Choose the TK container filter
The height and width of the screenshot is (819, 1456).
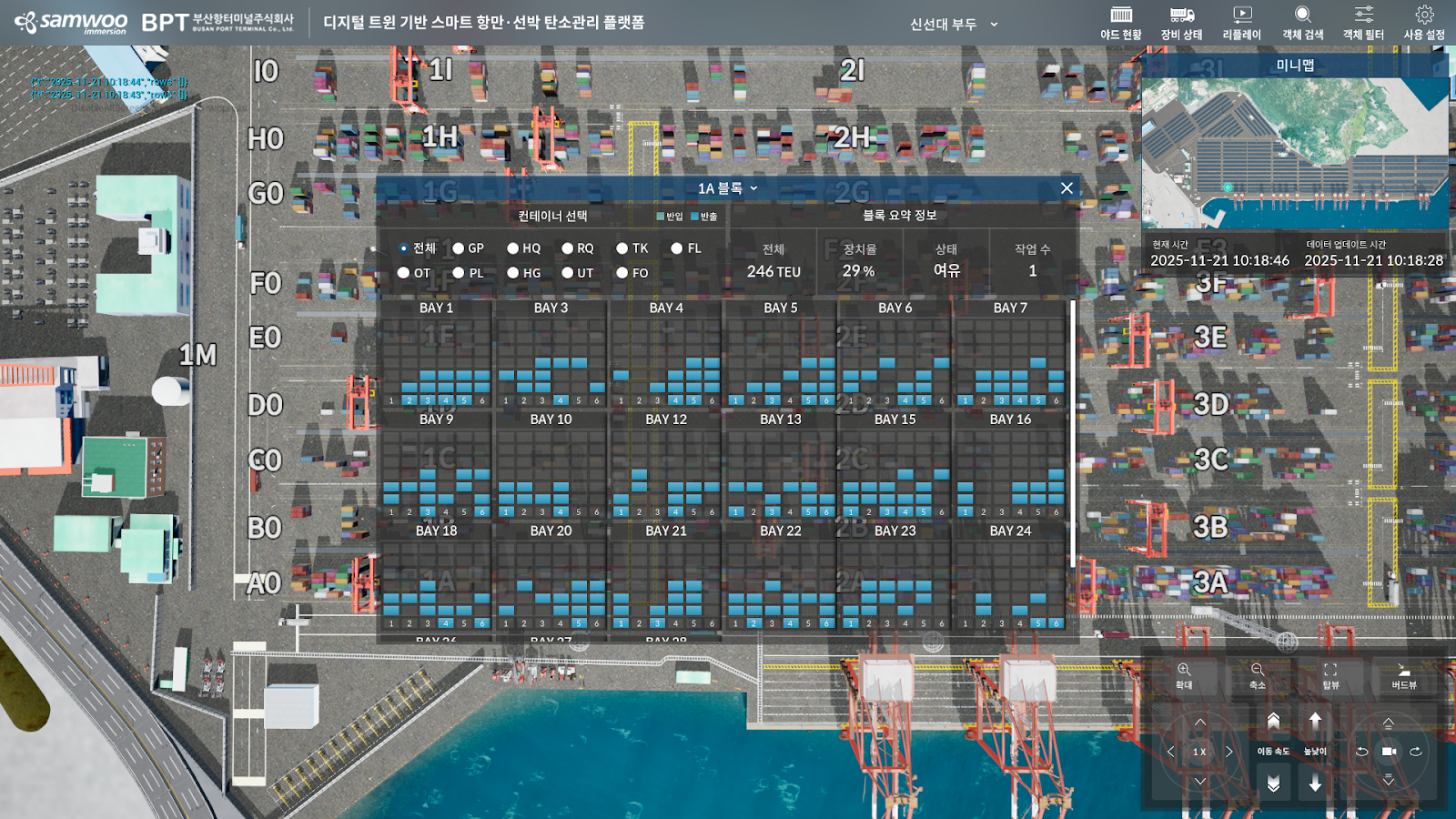[622, 248]
